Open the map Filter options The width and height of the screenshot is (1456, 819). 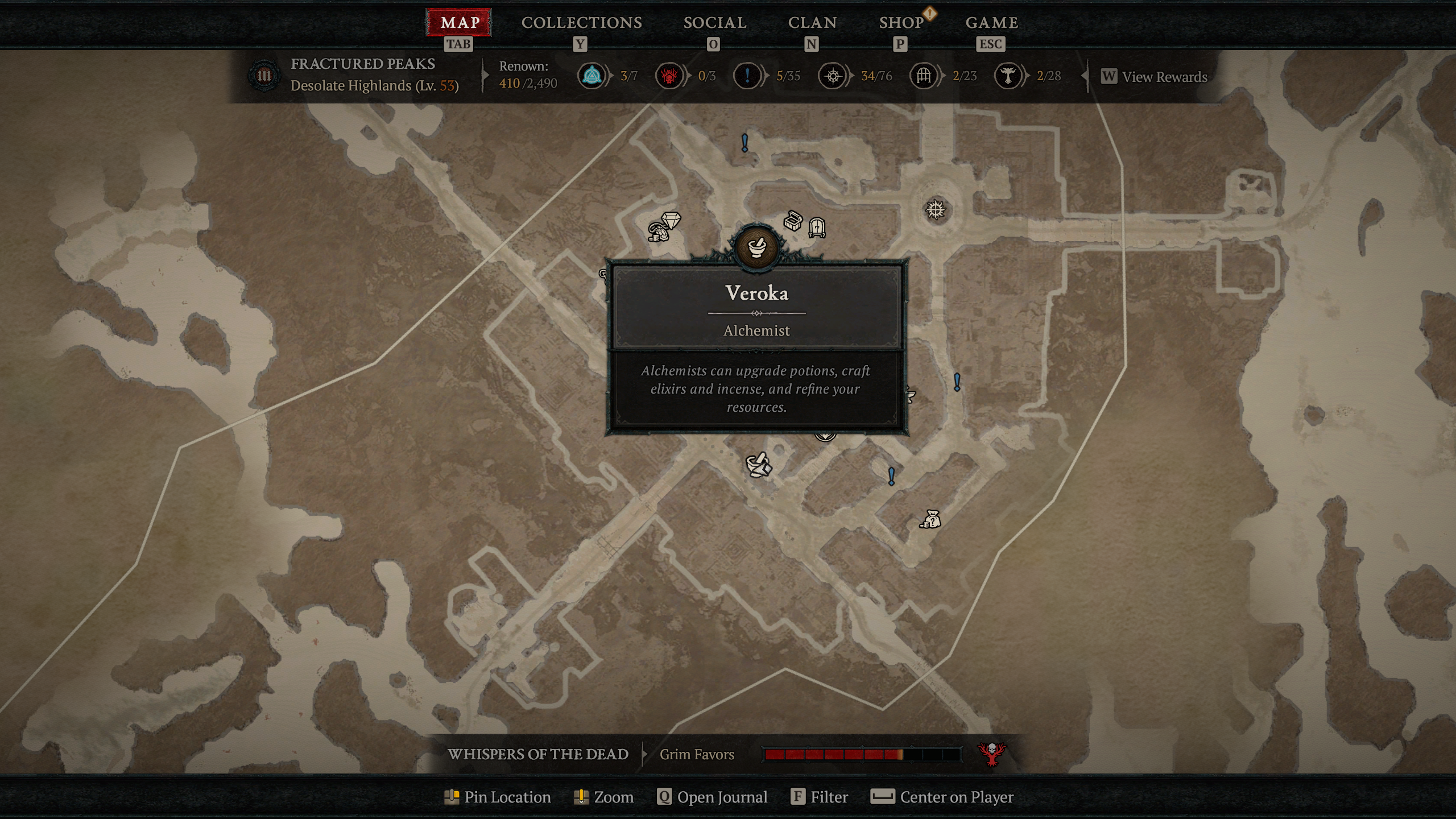tap(820, 797)
